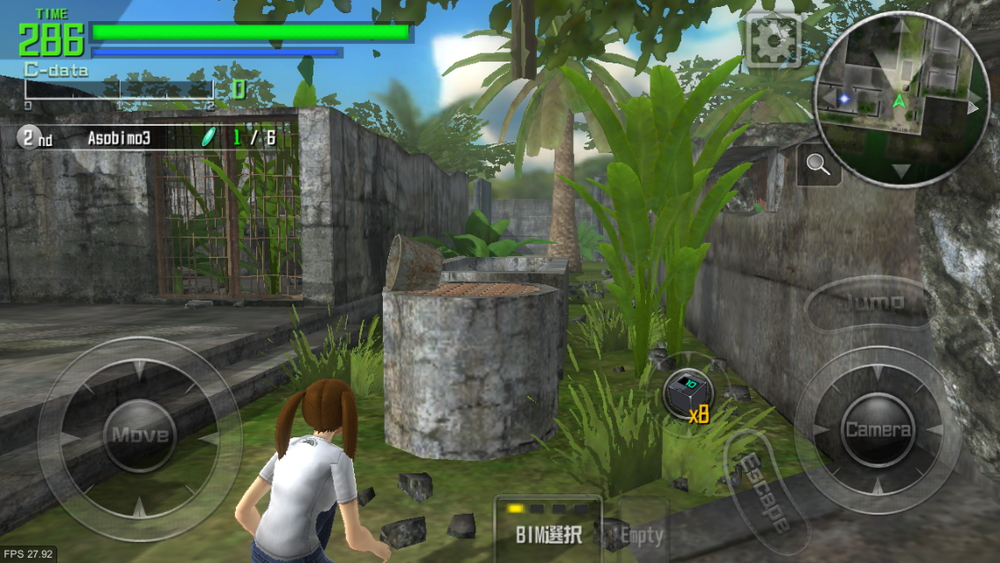This screenshot has width=1000, height=563.
Task: Tap the Jump button
Action: [867, 302]
